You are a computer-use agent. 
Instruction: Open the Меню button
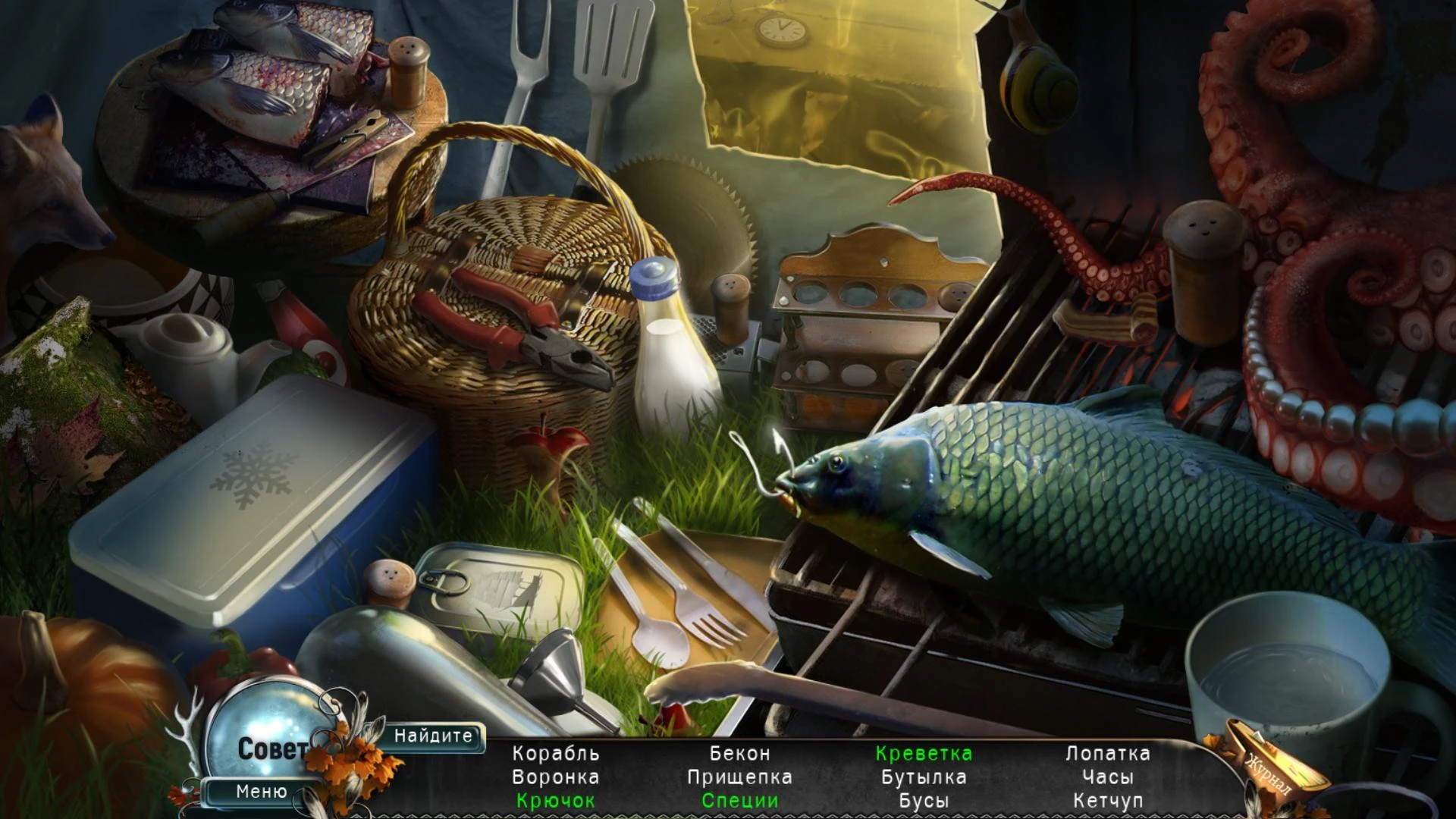[x=261, y=792]
